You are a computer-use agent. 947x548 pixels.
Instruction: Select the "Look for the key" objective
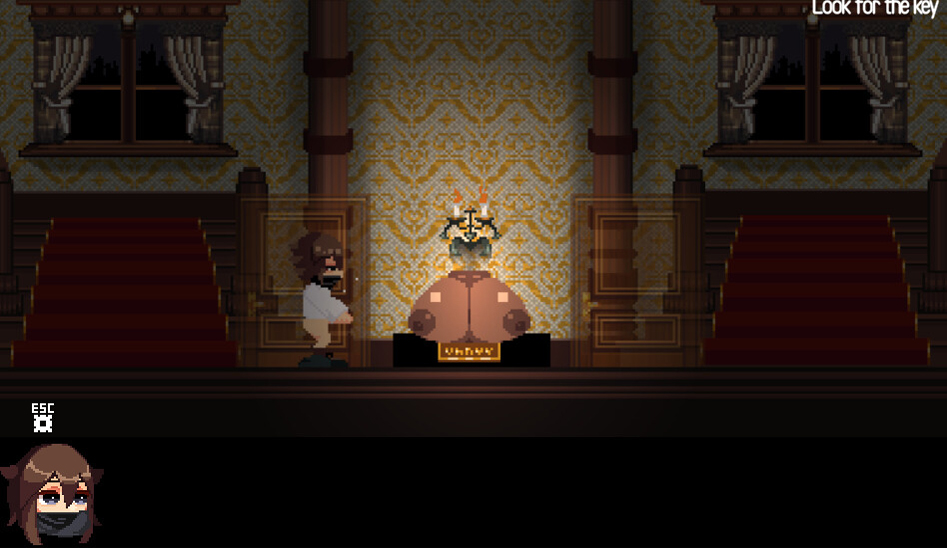[873, 9]
